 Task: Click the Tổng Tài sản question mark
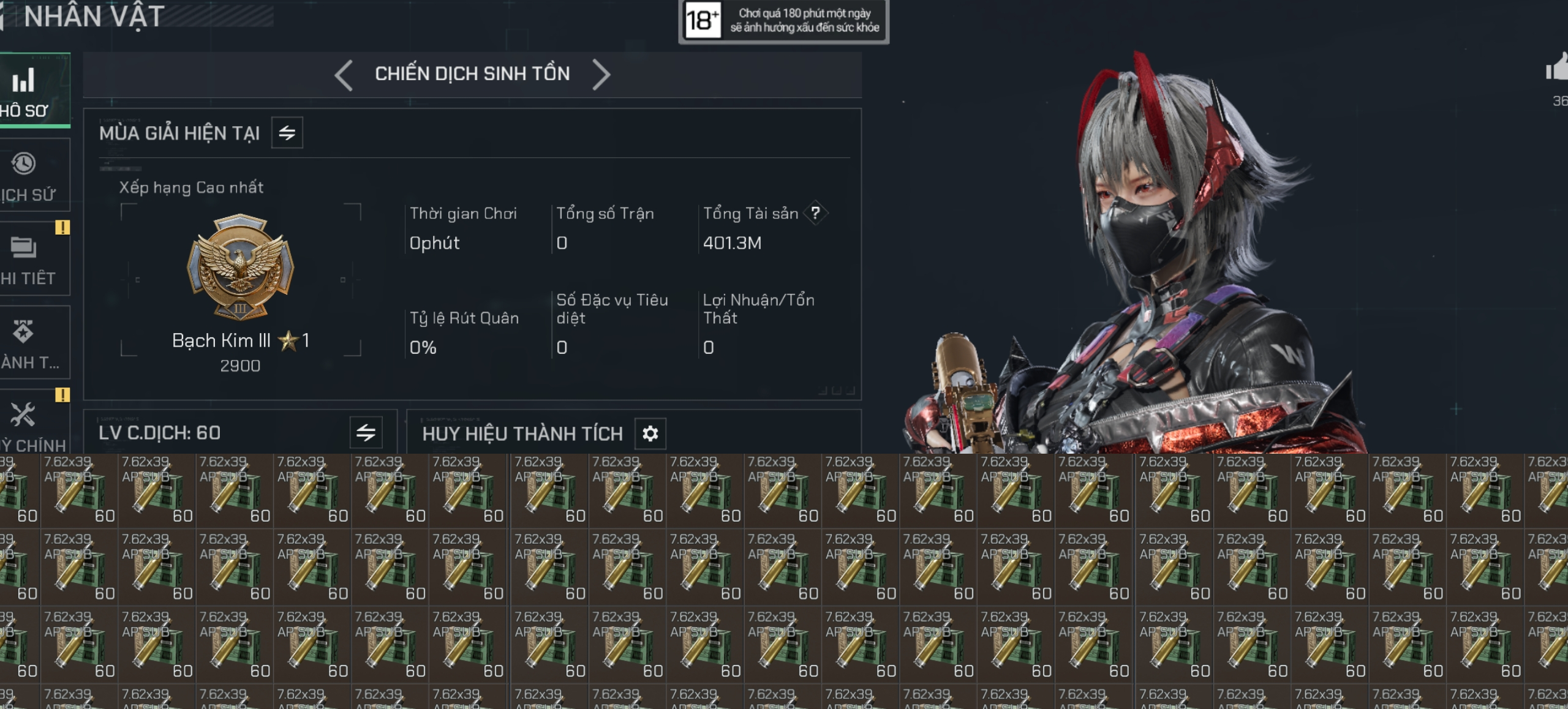click(x=815, y=213)
